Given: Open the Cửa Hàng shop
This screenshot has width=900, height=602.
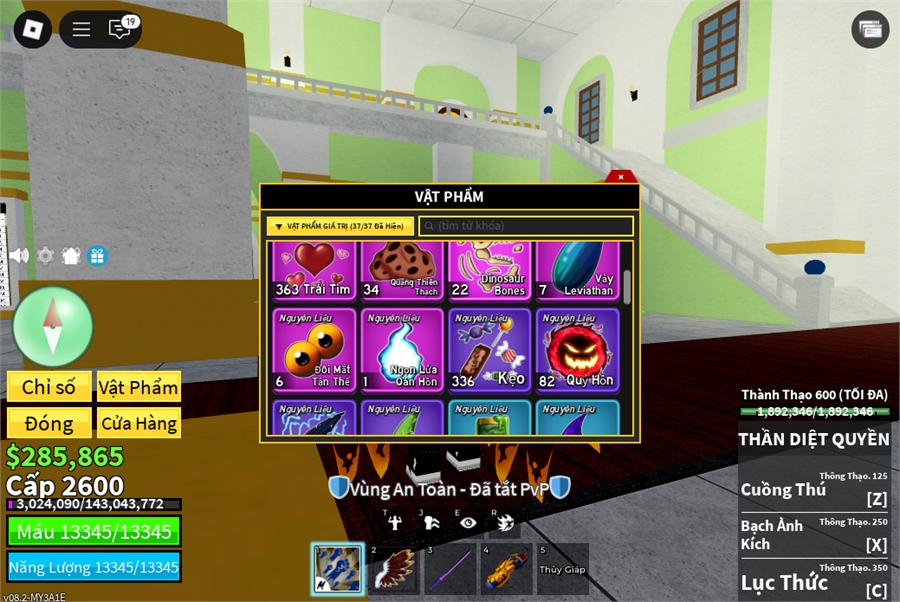Looking at the screenshot, I should click(138, 423).
